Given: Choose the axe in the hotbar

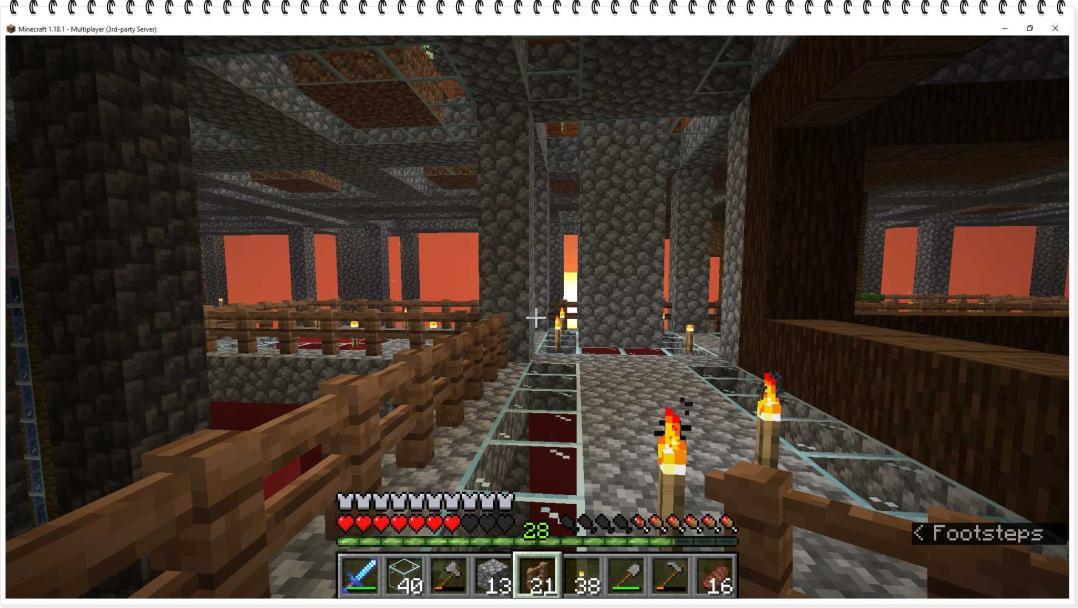Looking at the screenshot, I should click(x=448, y=575).
